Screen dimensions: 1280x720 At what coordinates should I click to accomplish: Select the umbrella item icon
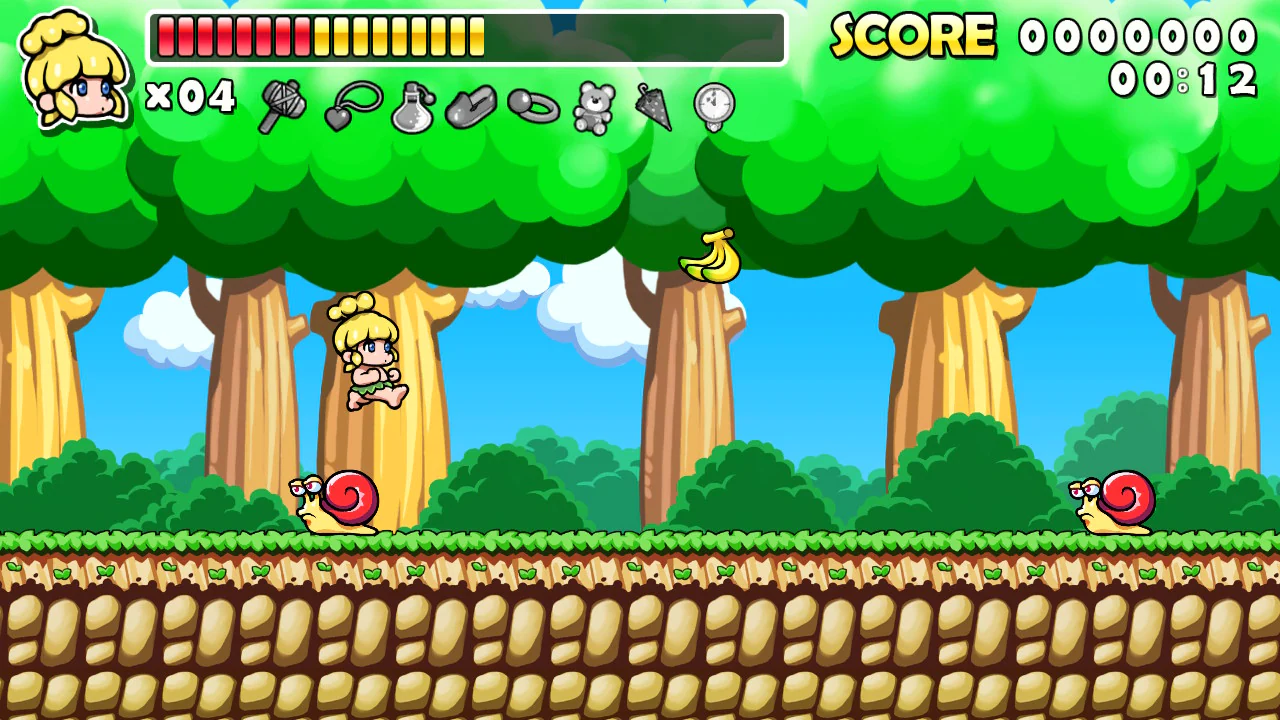[650, 107]
